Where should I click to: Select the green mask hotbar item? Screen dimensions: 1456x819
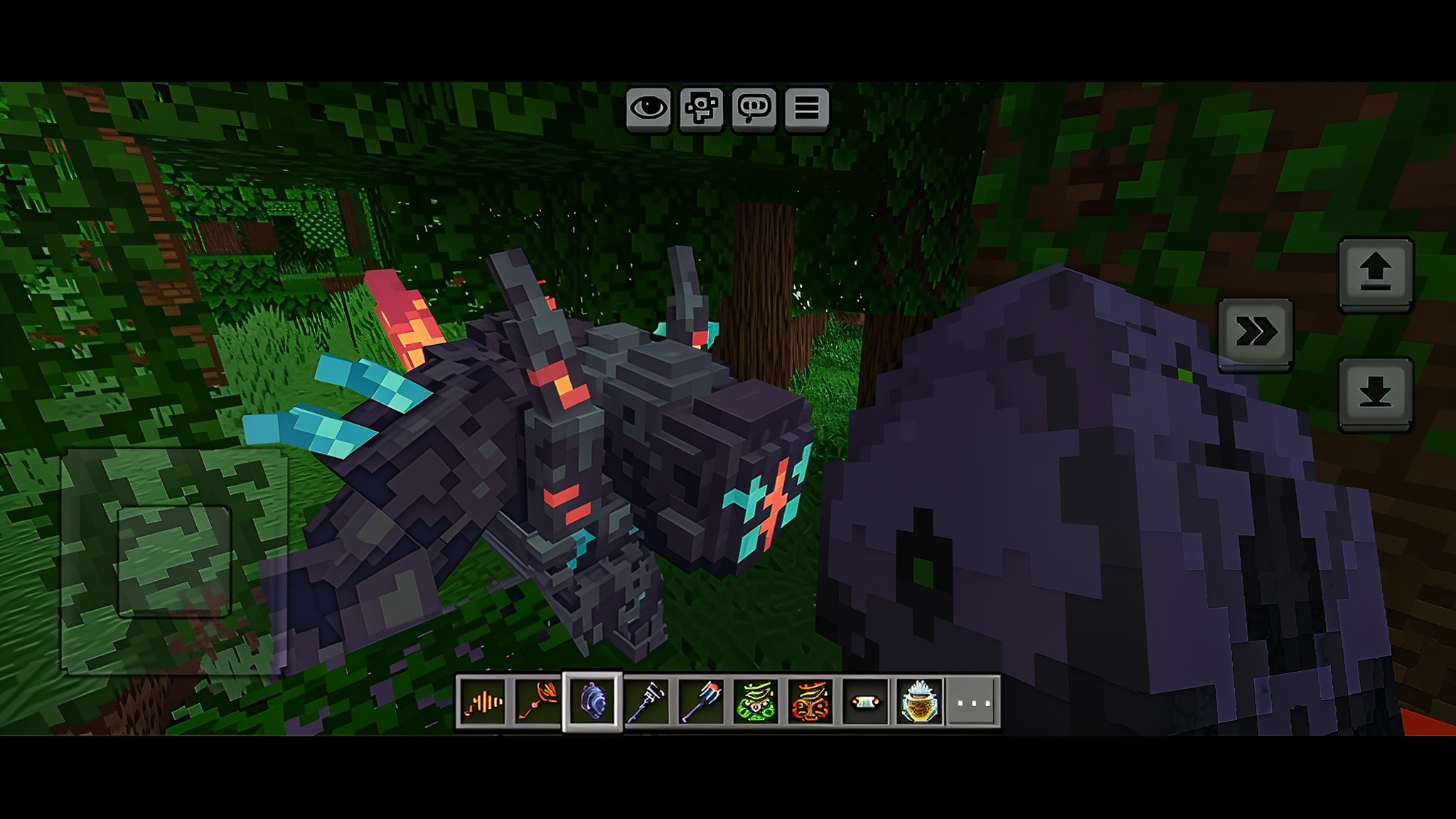tap(756, 702)
